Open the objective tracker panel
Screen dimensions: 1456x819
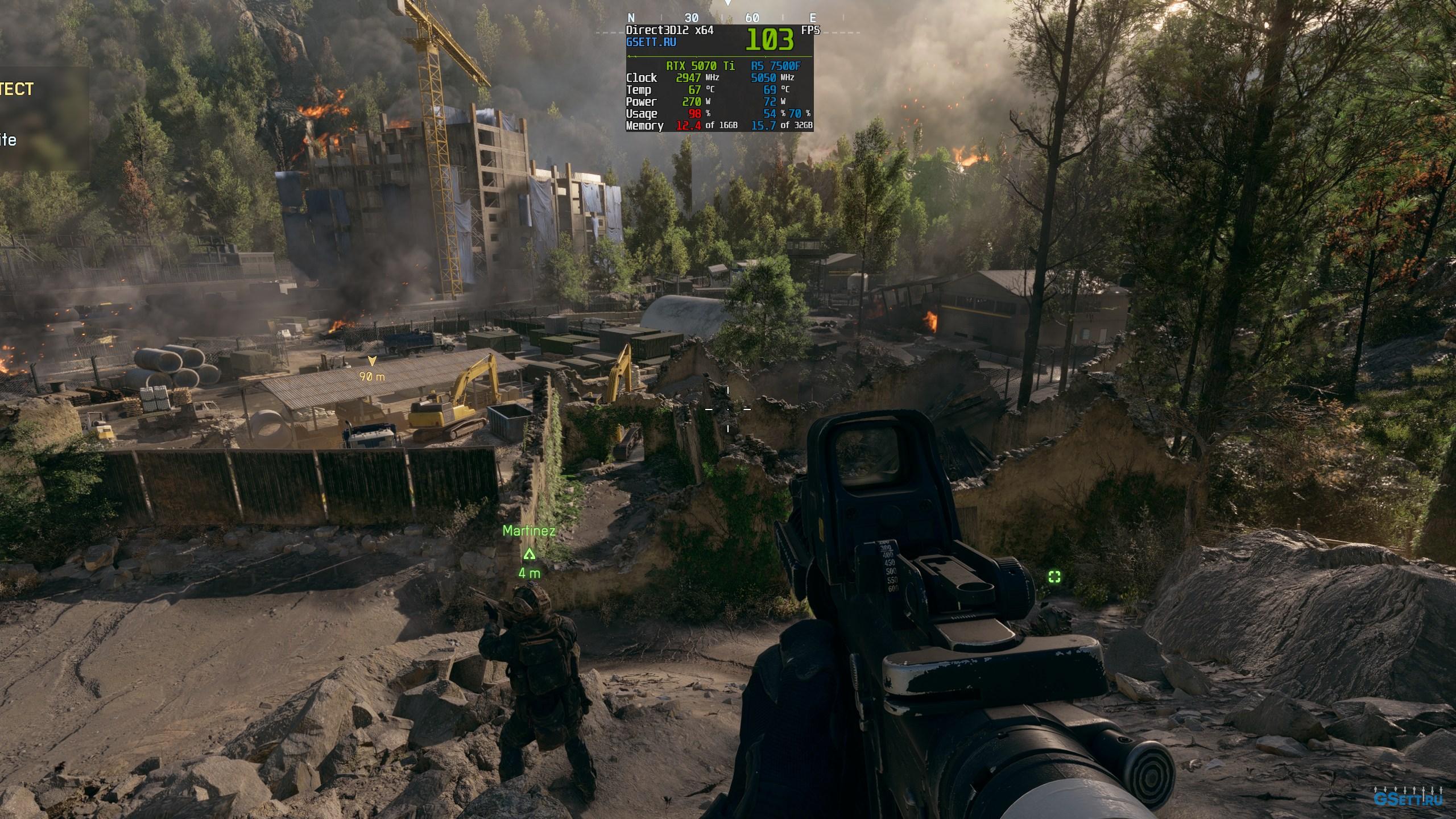click(x=43, y=118)
